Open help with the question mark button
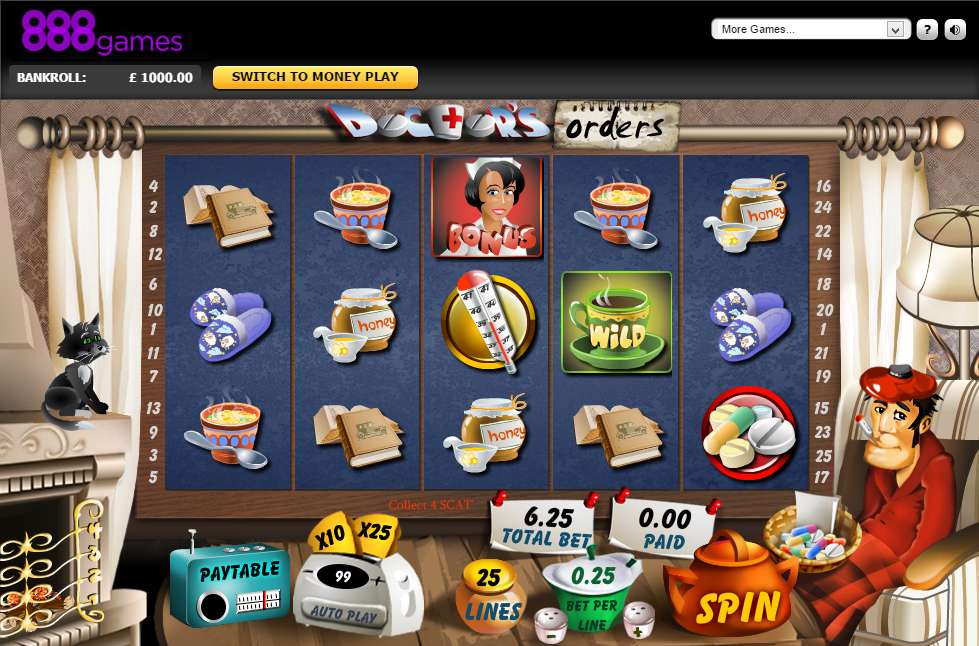 927,29
